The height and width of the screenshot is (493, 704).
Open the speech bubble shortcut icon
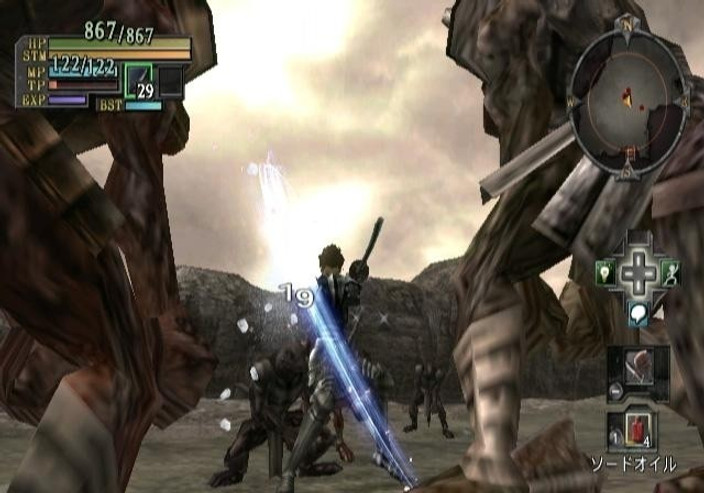[x=639, y=312]
